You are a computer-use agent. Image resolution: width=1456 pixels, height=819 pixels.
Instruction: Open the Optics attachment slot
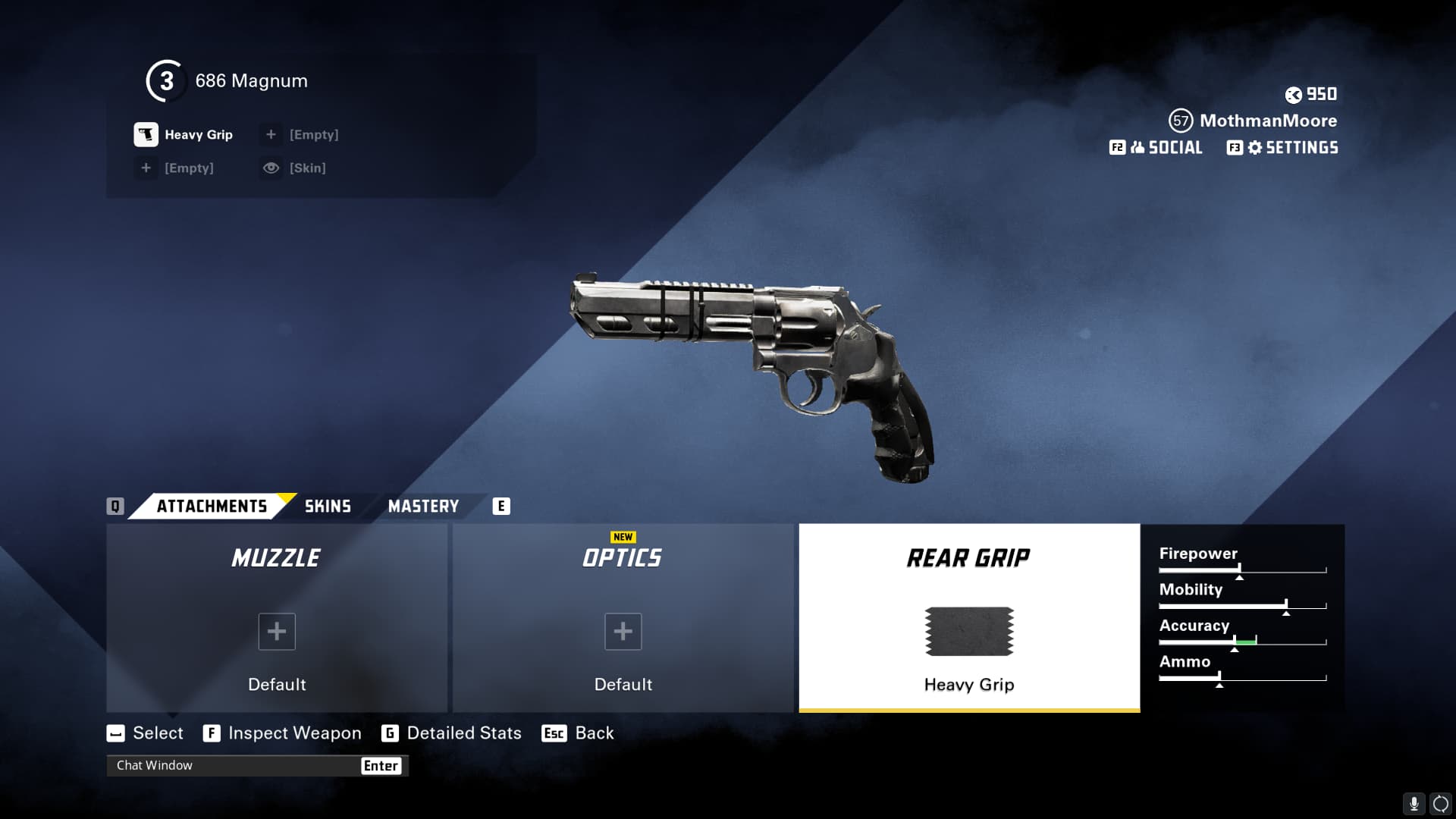(623, 618)
